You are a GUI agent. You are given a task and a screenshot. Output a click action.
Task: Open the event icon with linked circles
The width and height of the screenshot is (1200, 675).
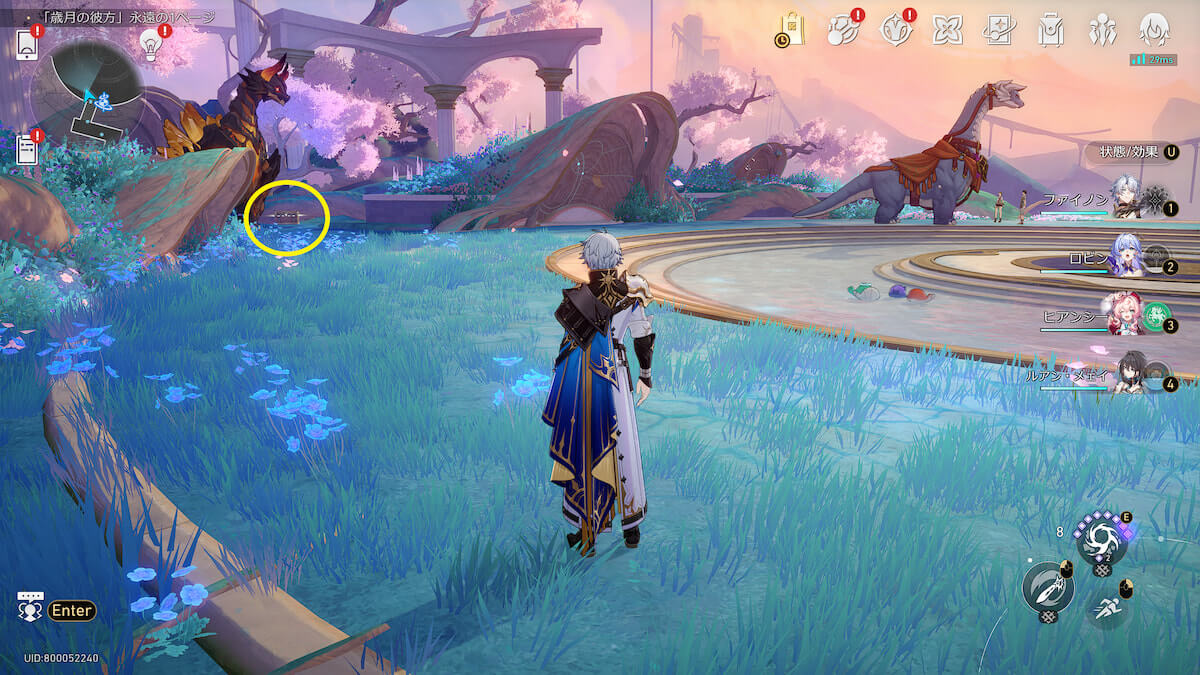[842, 31]
